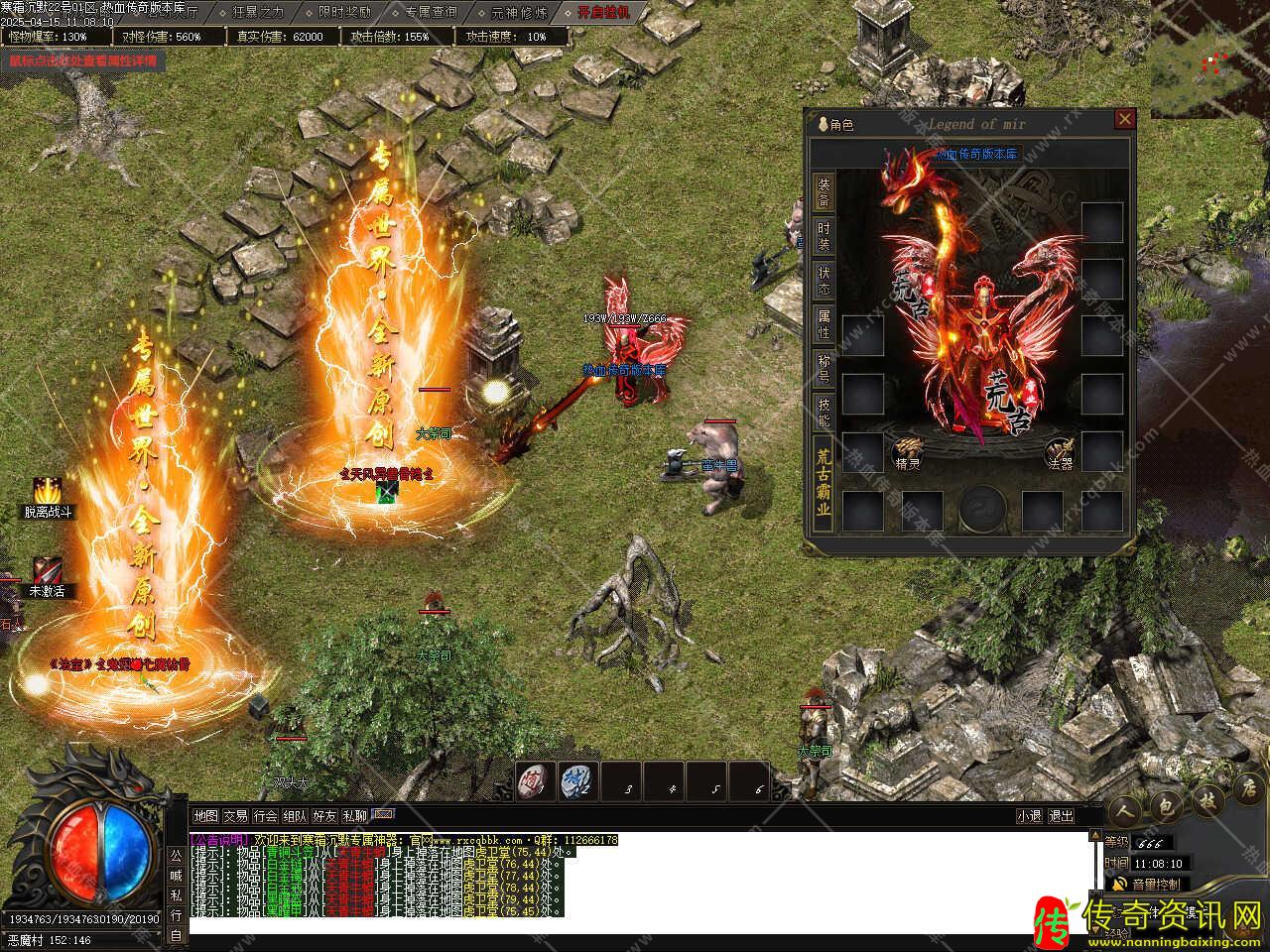Image resolution: width=1270 pixels, height=952 pixels.
Task: Open the 地图 map button
Action: tap(205, 816)
